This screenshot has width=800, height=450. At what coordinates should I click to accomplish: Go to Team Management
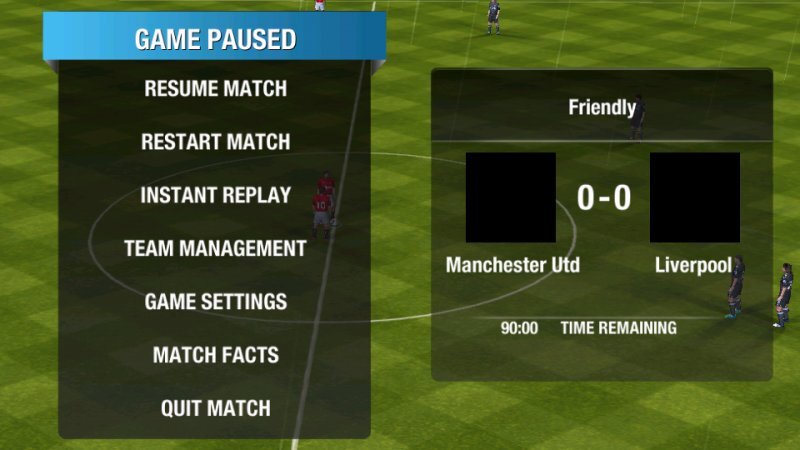click(215, 249)
